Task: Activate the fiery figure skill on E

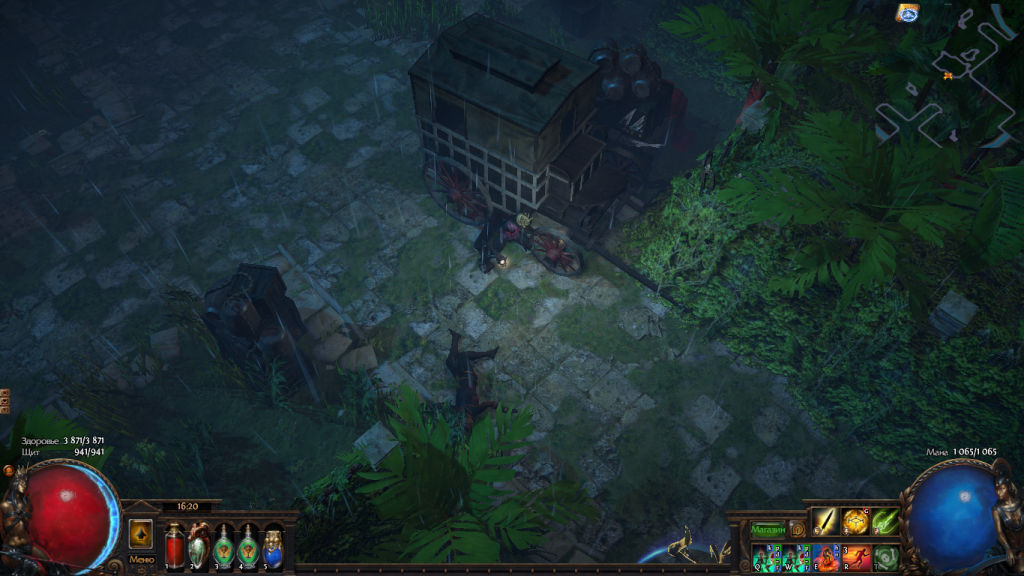Action: click(x=825, y=557)
